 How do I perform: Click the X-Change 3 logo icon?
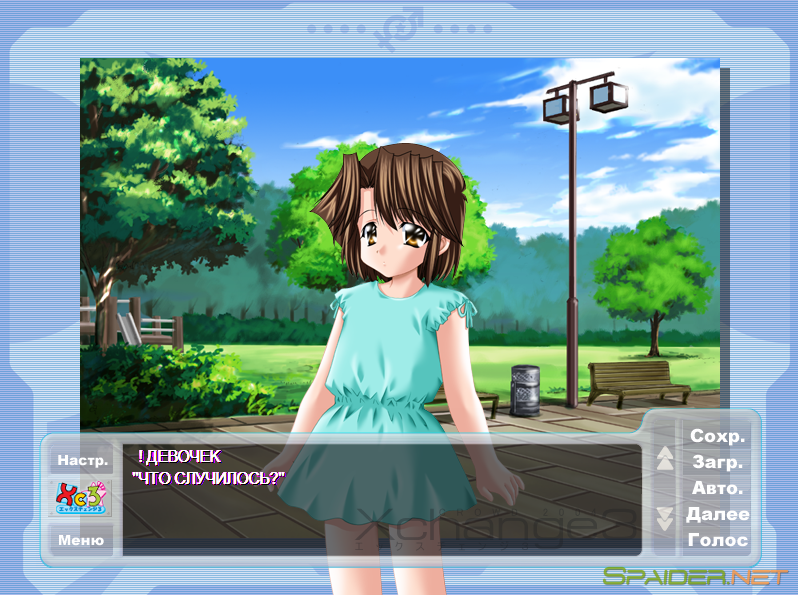(x=82, y=498)
